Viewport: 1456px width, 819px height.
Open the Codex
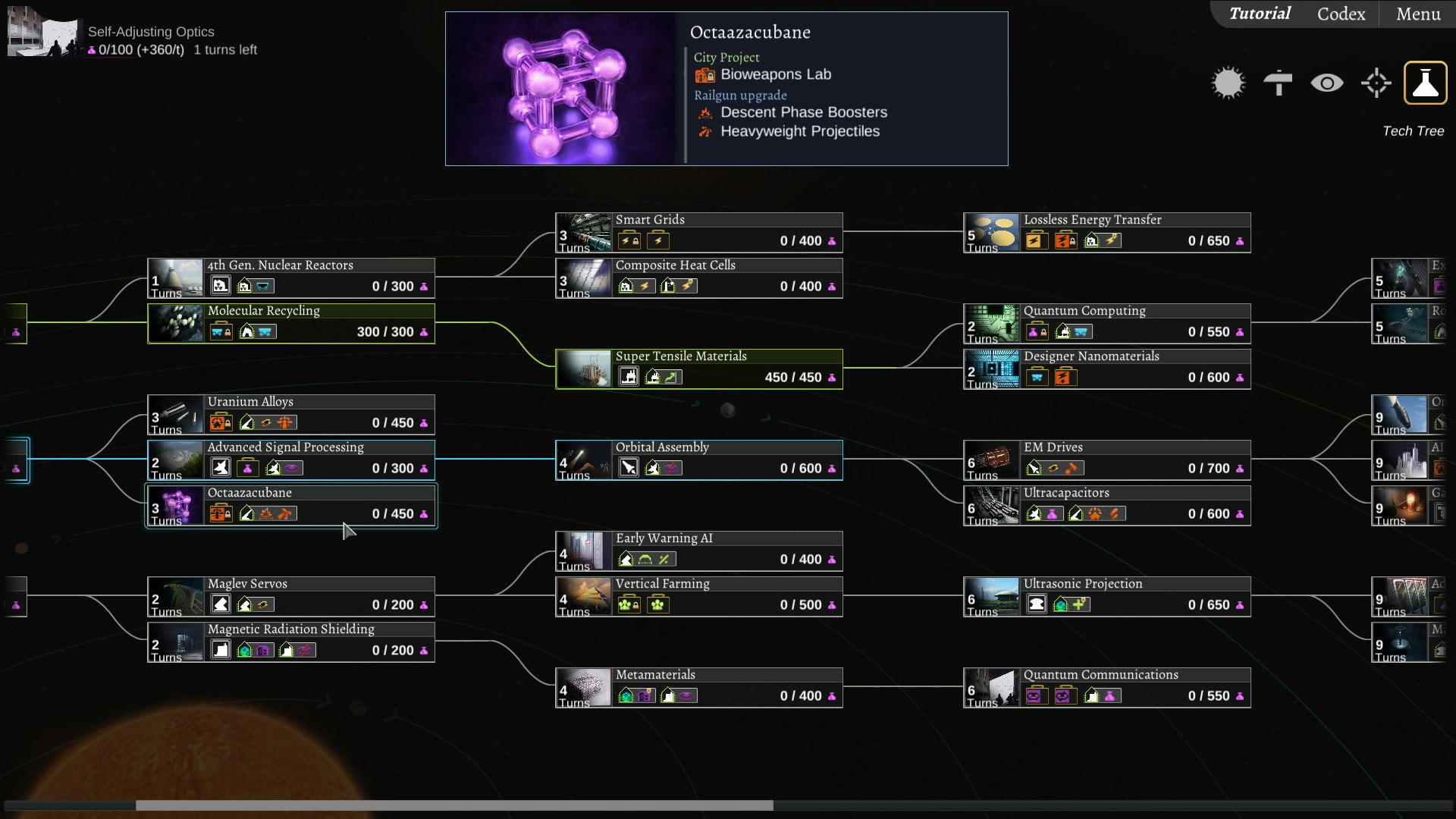click(1341, 14)
